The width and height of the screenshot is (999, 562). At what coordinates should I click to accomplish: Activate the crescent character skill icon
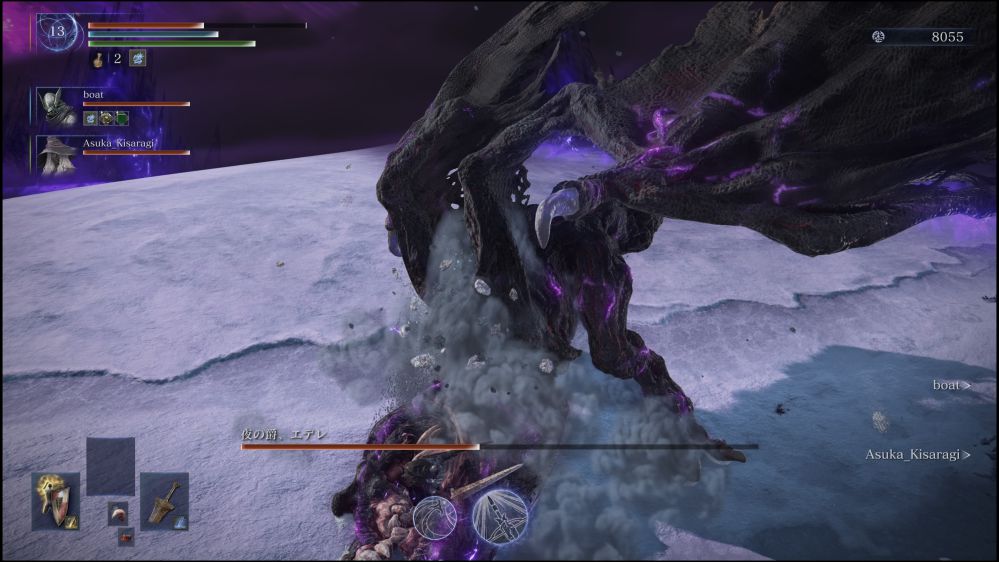(435, 517)
